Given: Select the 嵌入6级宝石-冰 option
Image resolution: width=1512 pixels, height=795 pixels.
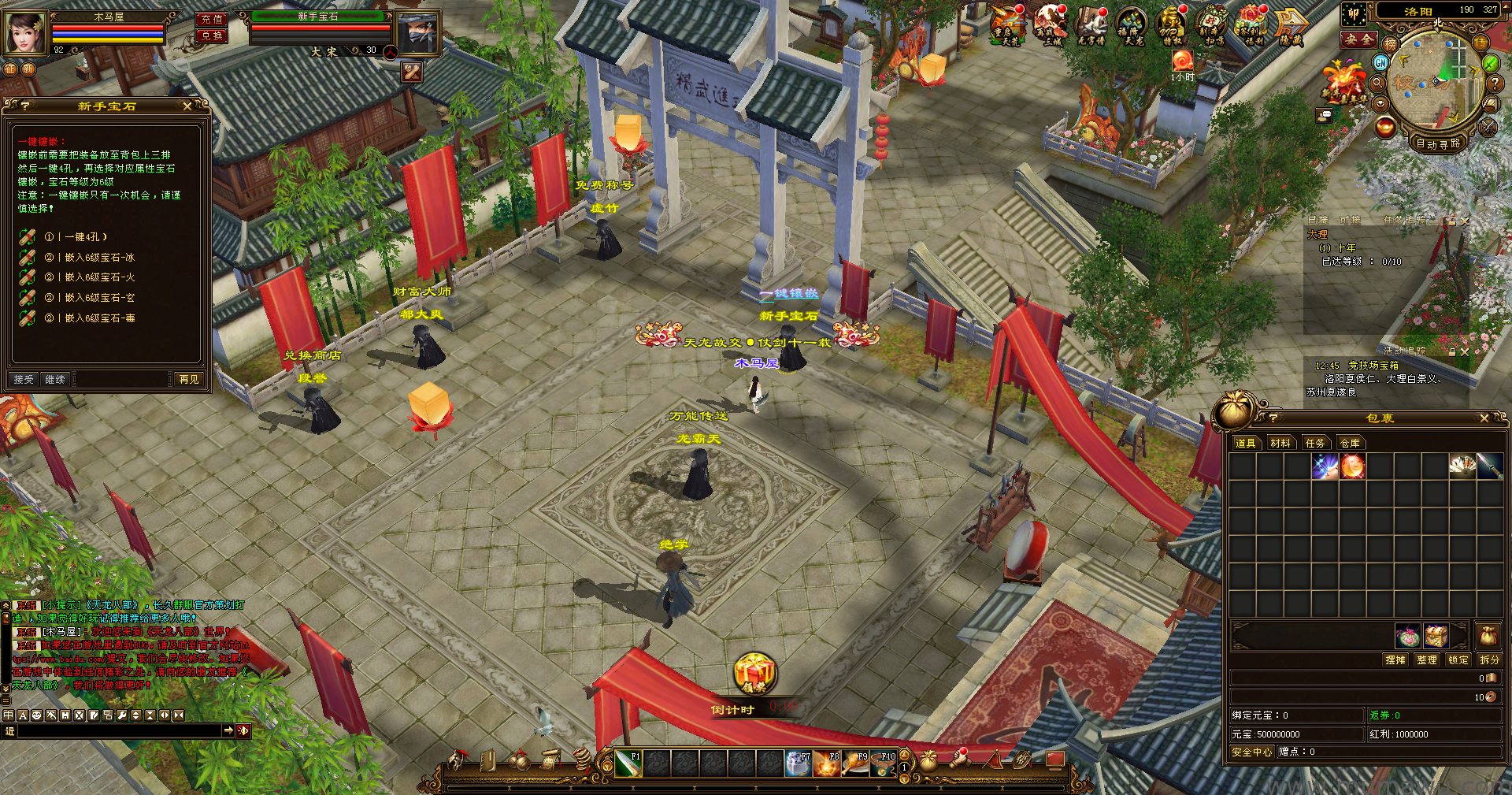Looking at the screenshot, I should click(x=100, y=258).
